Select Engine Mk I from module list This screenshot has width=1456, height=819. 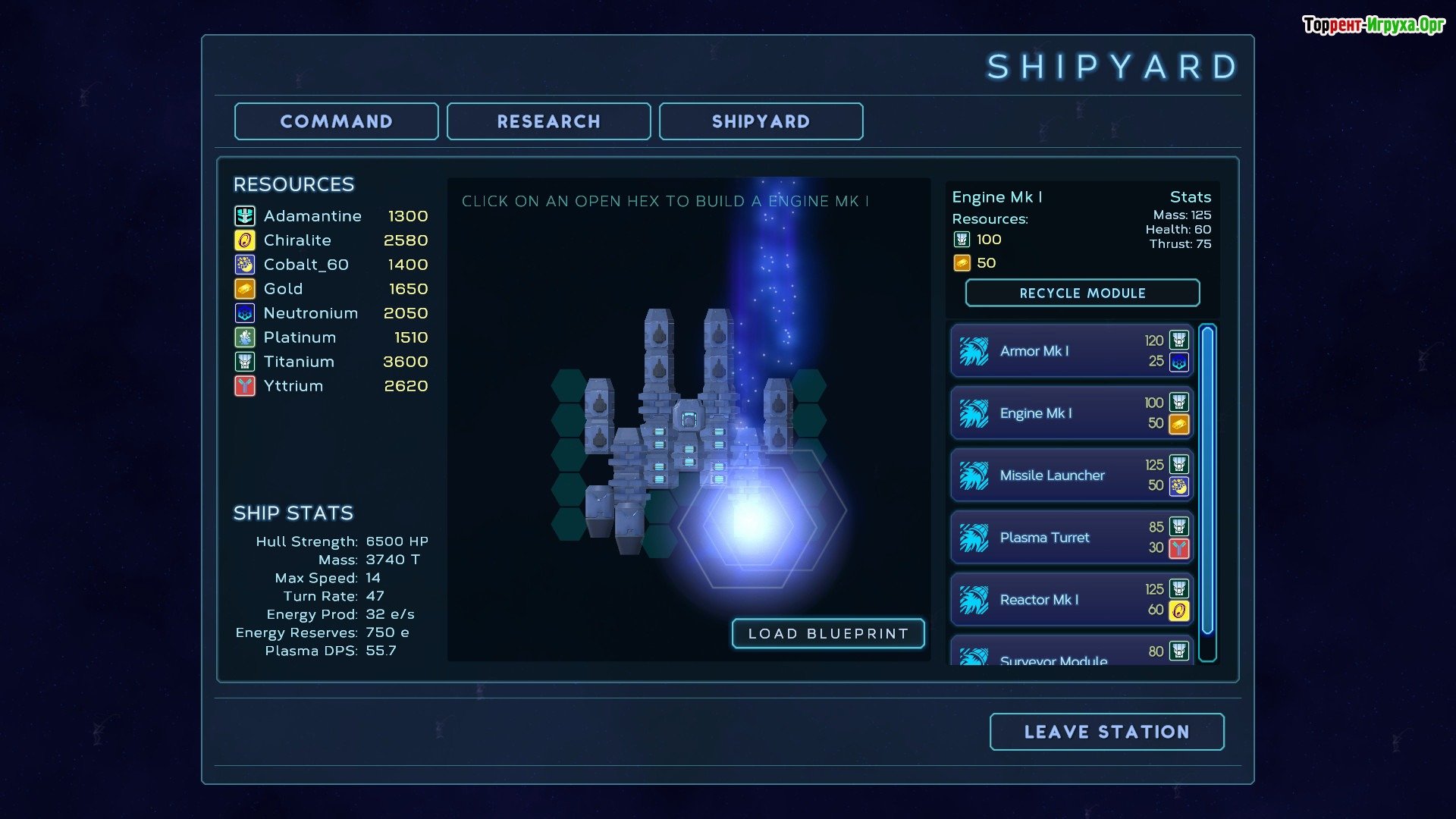point(1071,413)
